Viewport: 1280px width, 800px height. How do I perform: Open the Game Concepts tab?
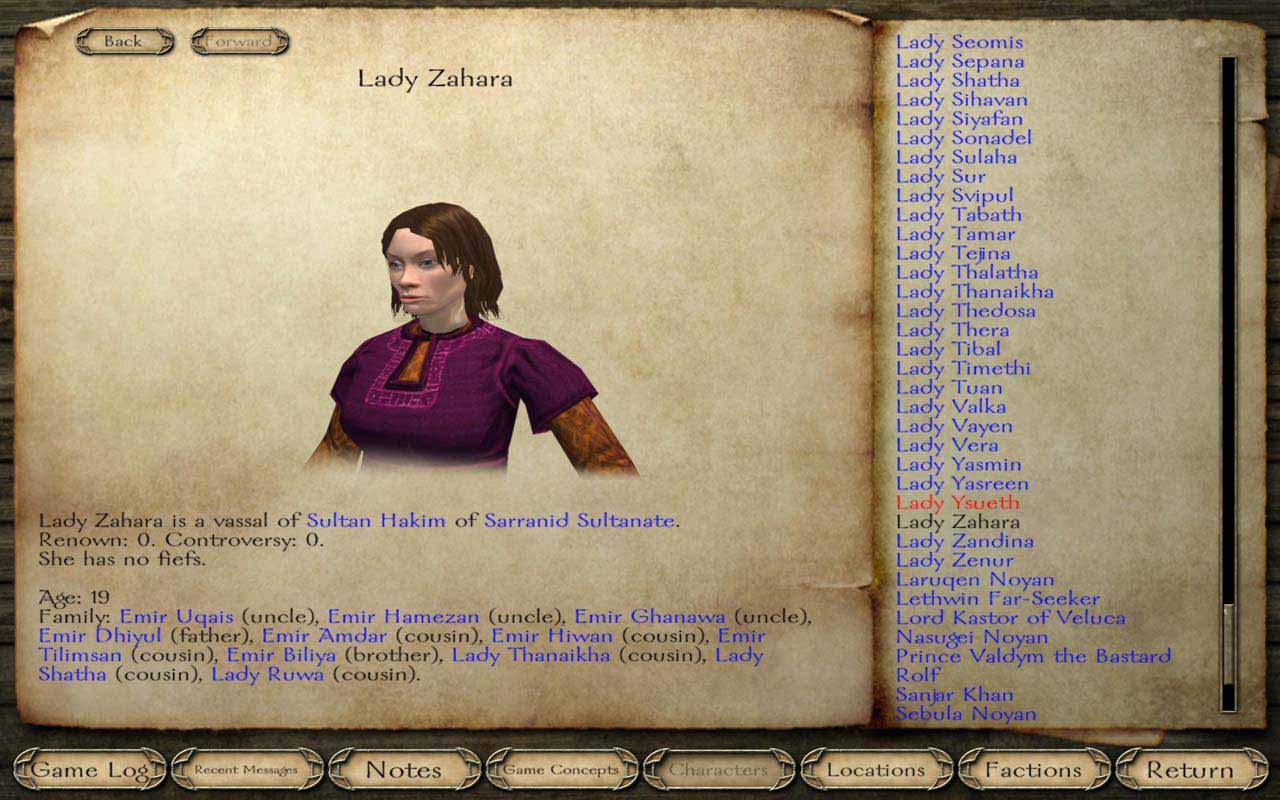pos(561,770)
